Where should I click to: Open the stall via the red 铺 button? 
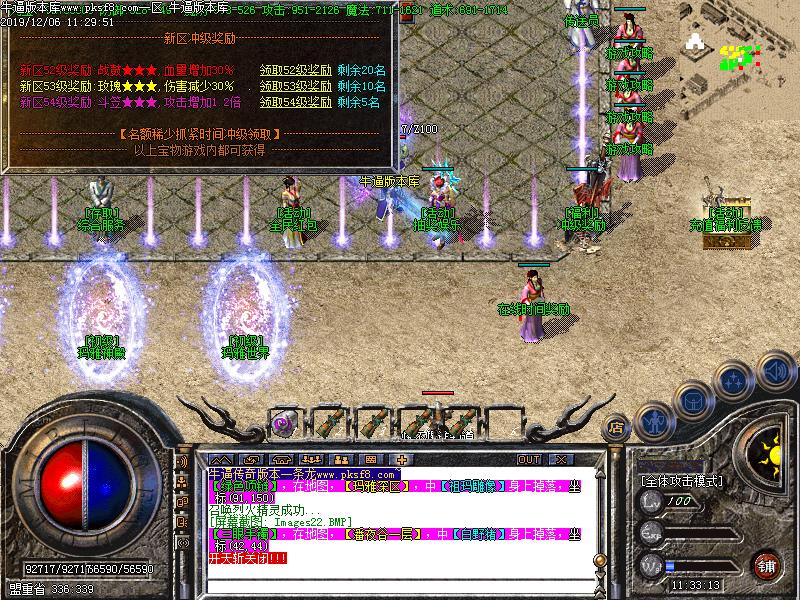click(767, 565)
